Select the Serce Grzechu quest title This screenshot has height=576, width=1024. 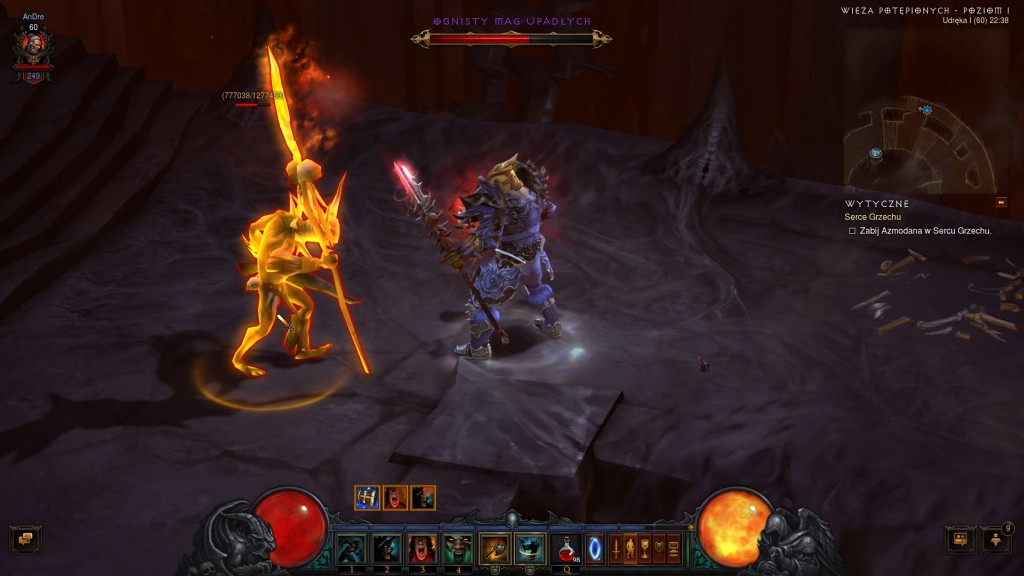coord(873,217)
